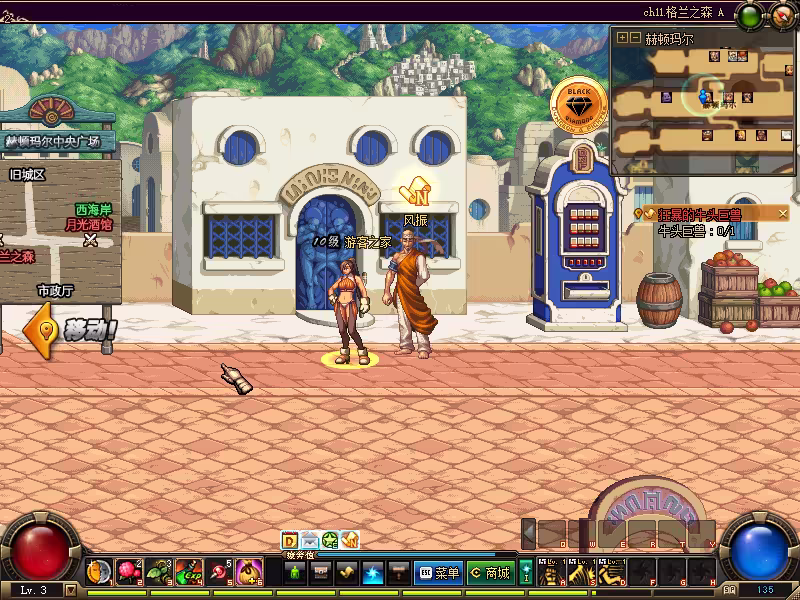Use the green EXP potion hotbar slot

(189, 572)
